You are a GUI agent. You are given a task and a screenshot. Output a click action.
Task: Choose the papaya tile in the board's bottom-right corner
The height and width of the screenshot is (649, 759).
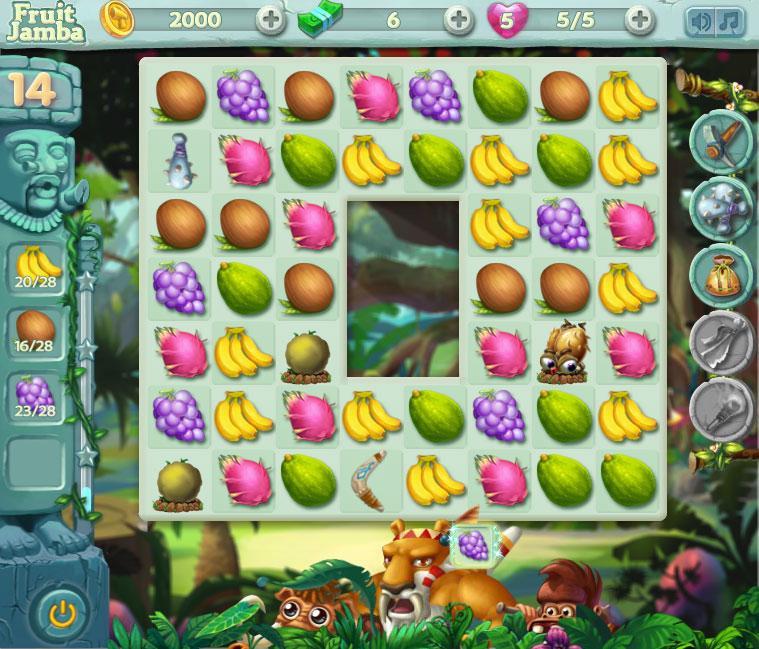tap(628, 480)
